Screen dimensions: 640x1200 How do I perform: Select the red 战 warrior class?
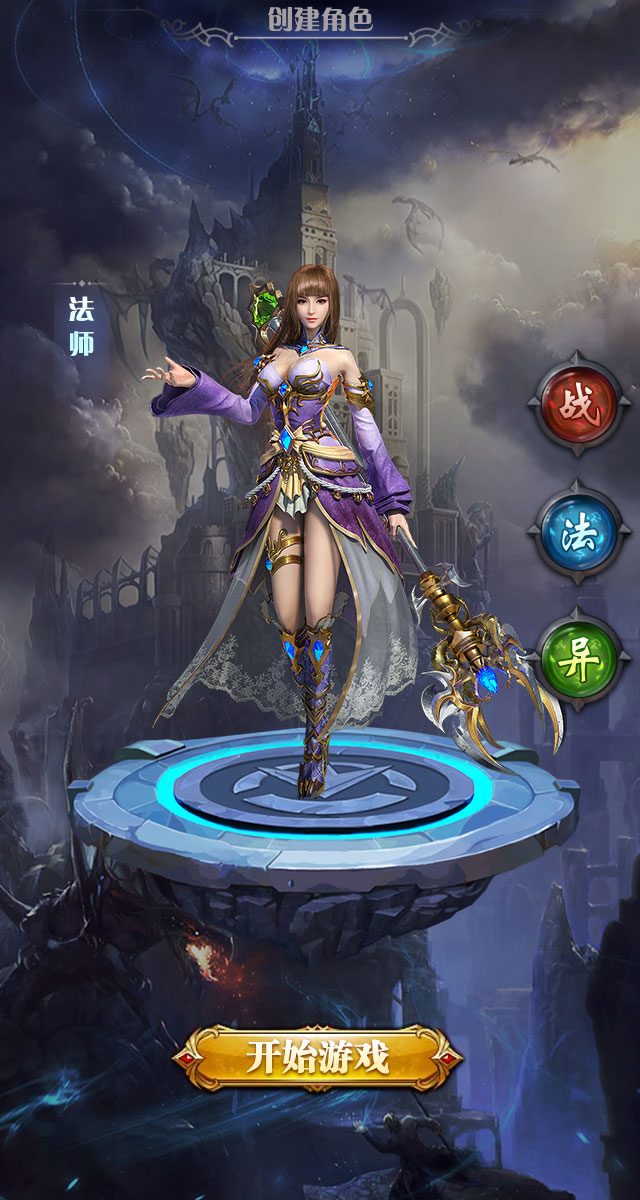[x=578, y=405]
